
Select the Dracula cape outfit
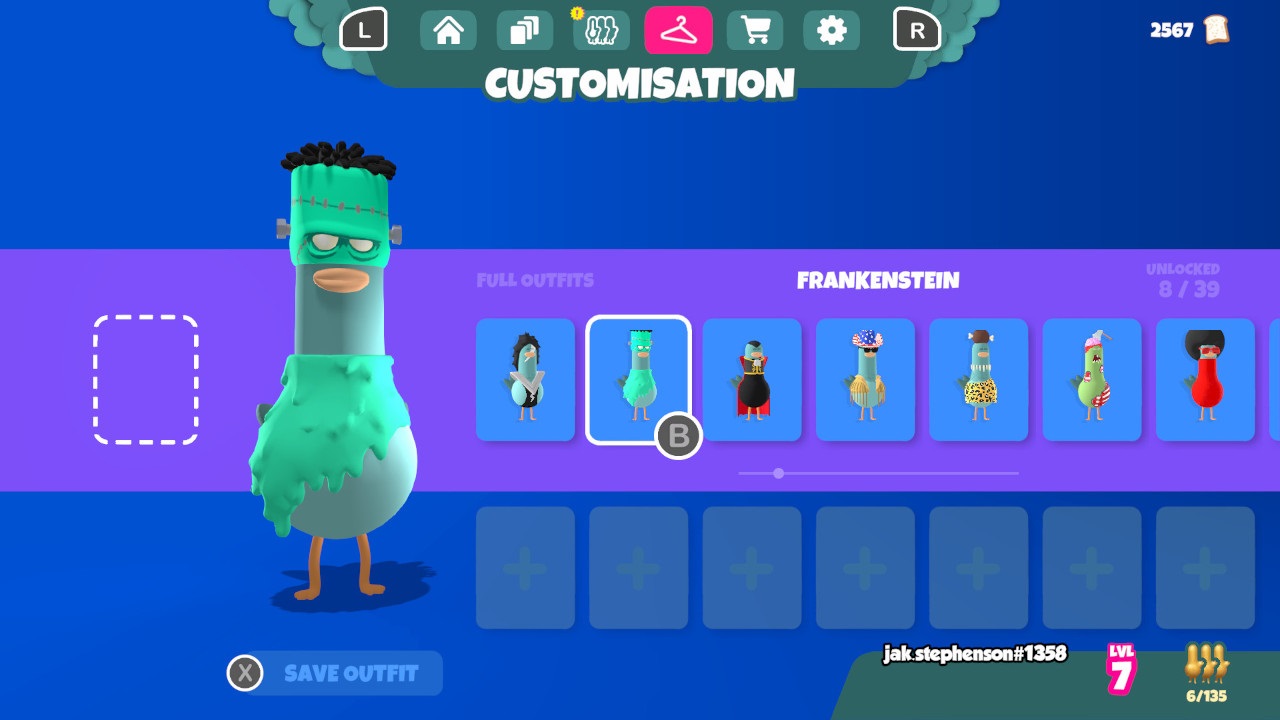751,380
